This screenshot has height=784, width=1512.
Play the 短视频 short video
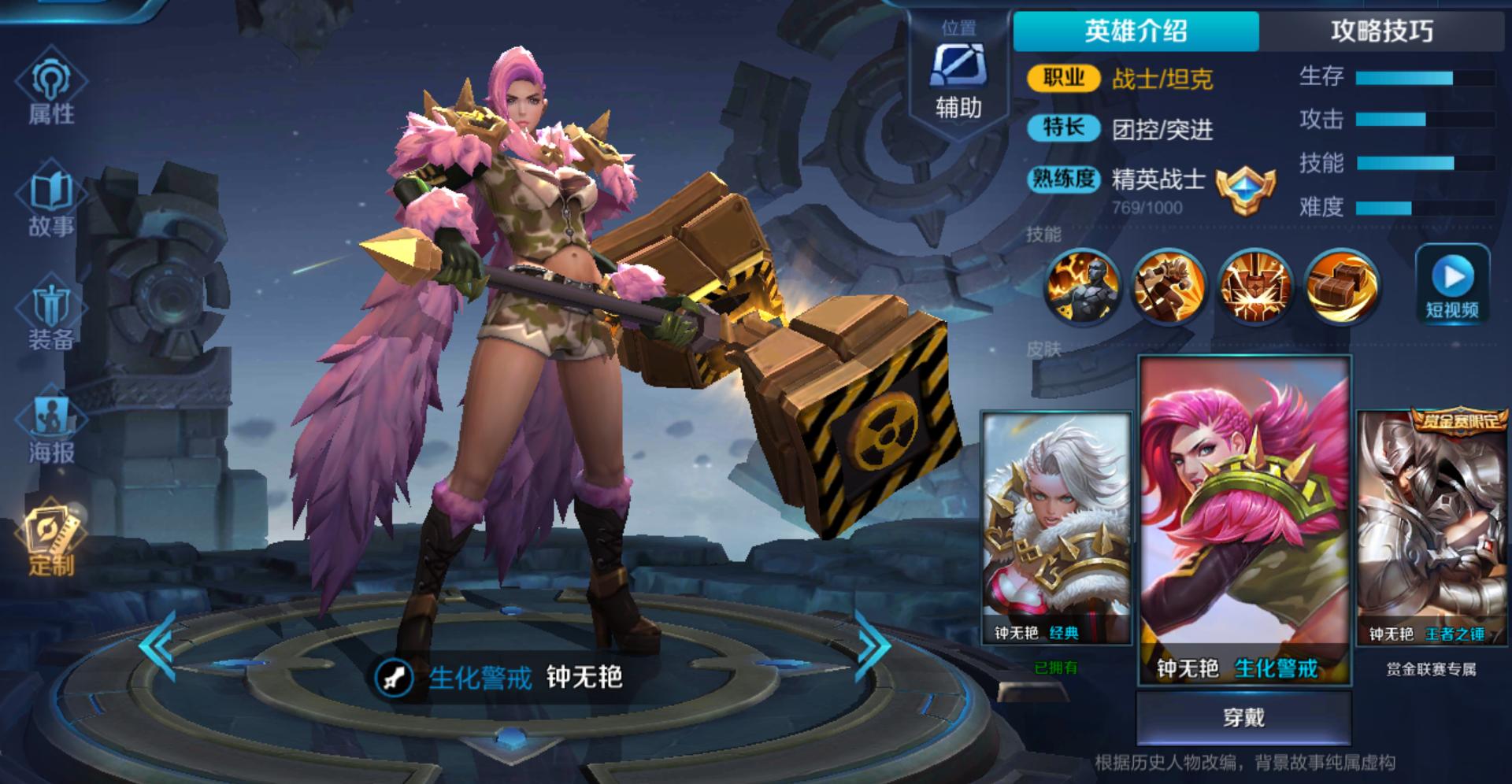[x=1452, y=285]
